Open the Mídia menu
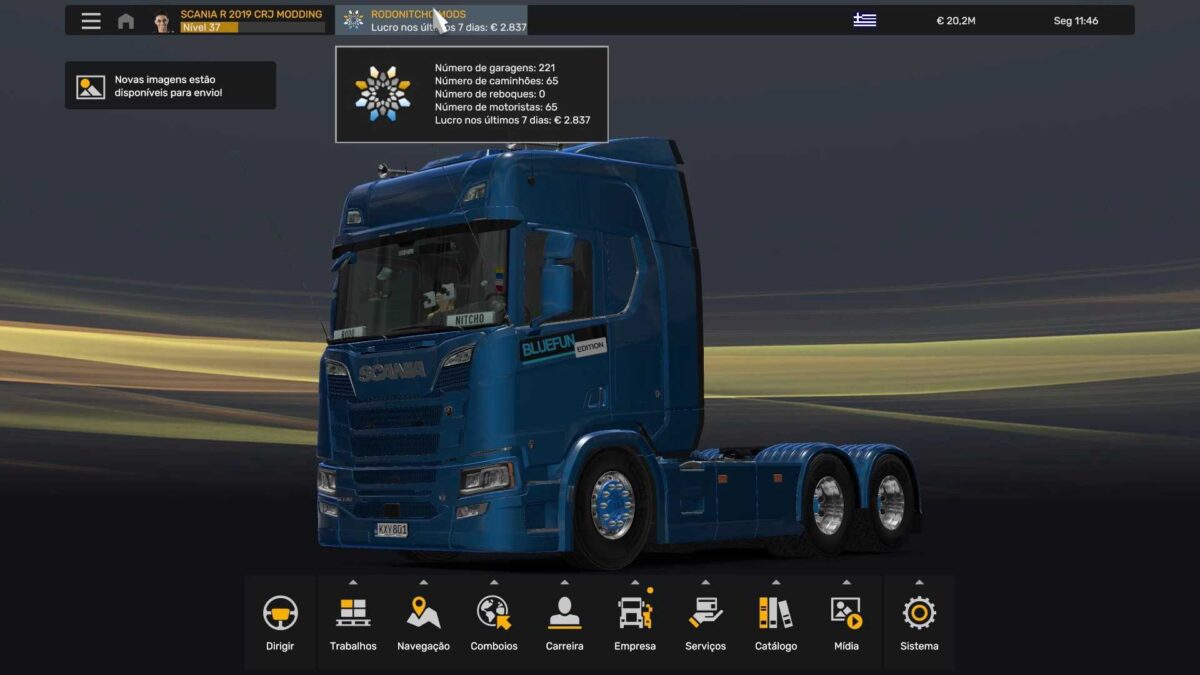The height and width of the screenshot is (675, 1200). tap(846, 622)
